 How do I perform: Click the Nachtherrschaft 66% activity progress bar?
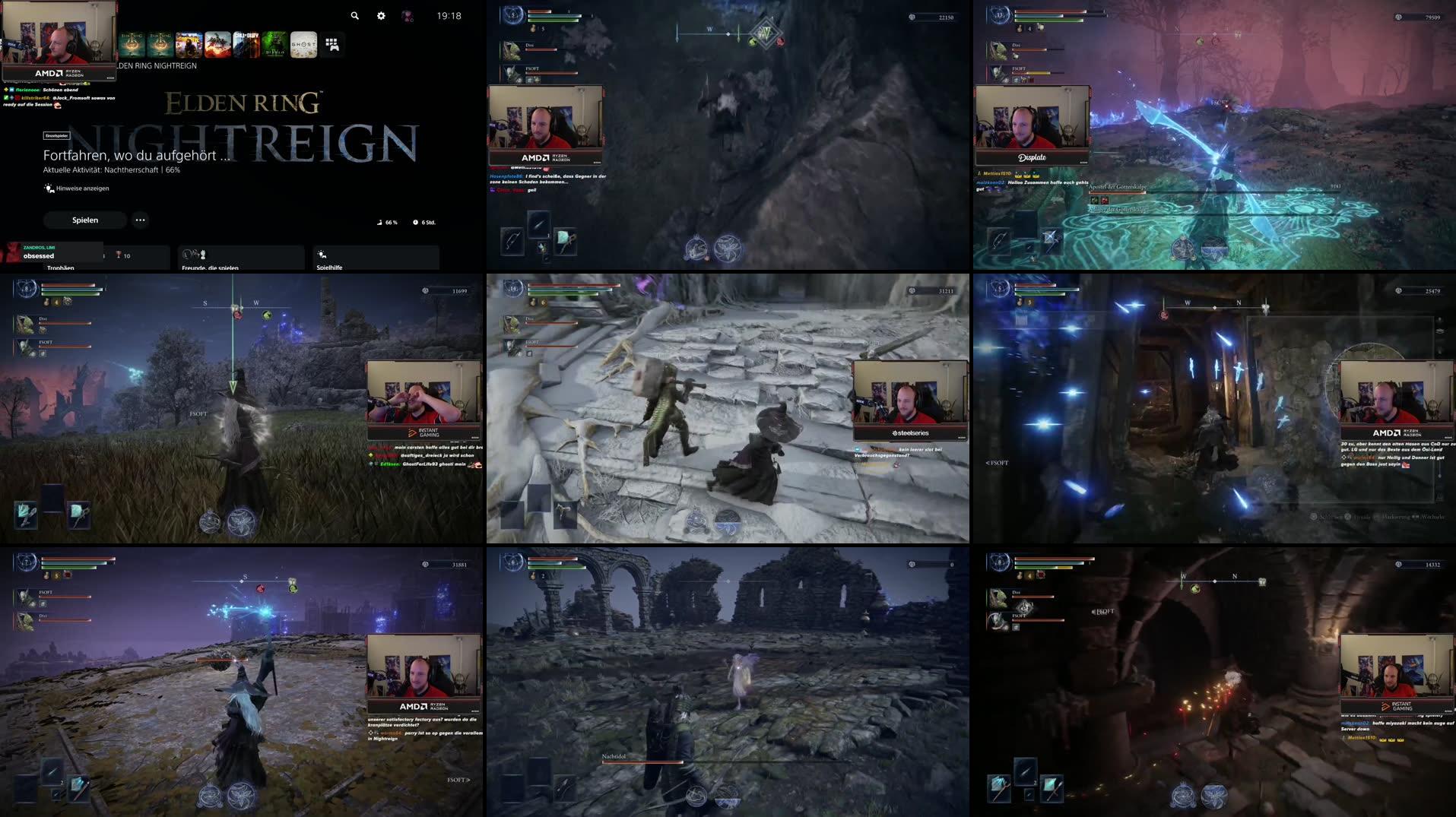click(113, 171)
